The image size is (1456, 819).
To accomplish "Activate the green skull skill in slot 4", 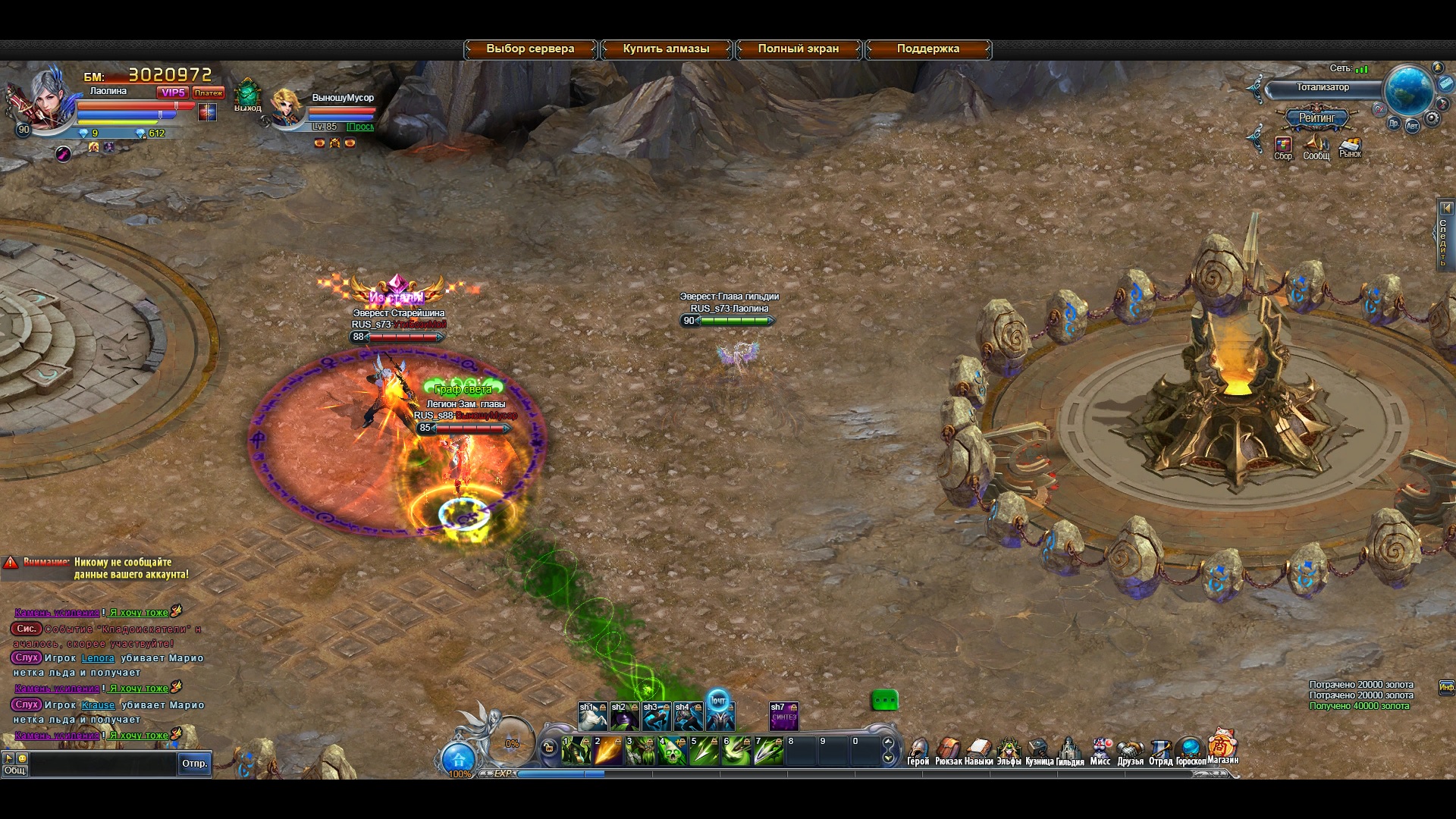I will click(672, 752).
